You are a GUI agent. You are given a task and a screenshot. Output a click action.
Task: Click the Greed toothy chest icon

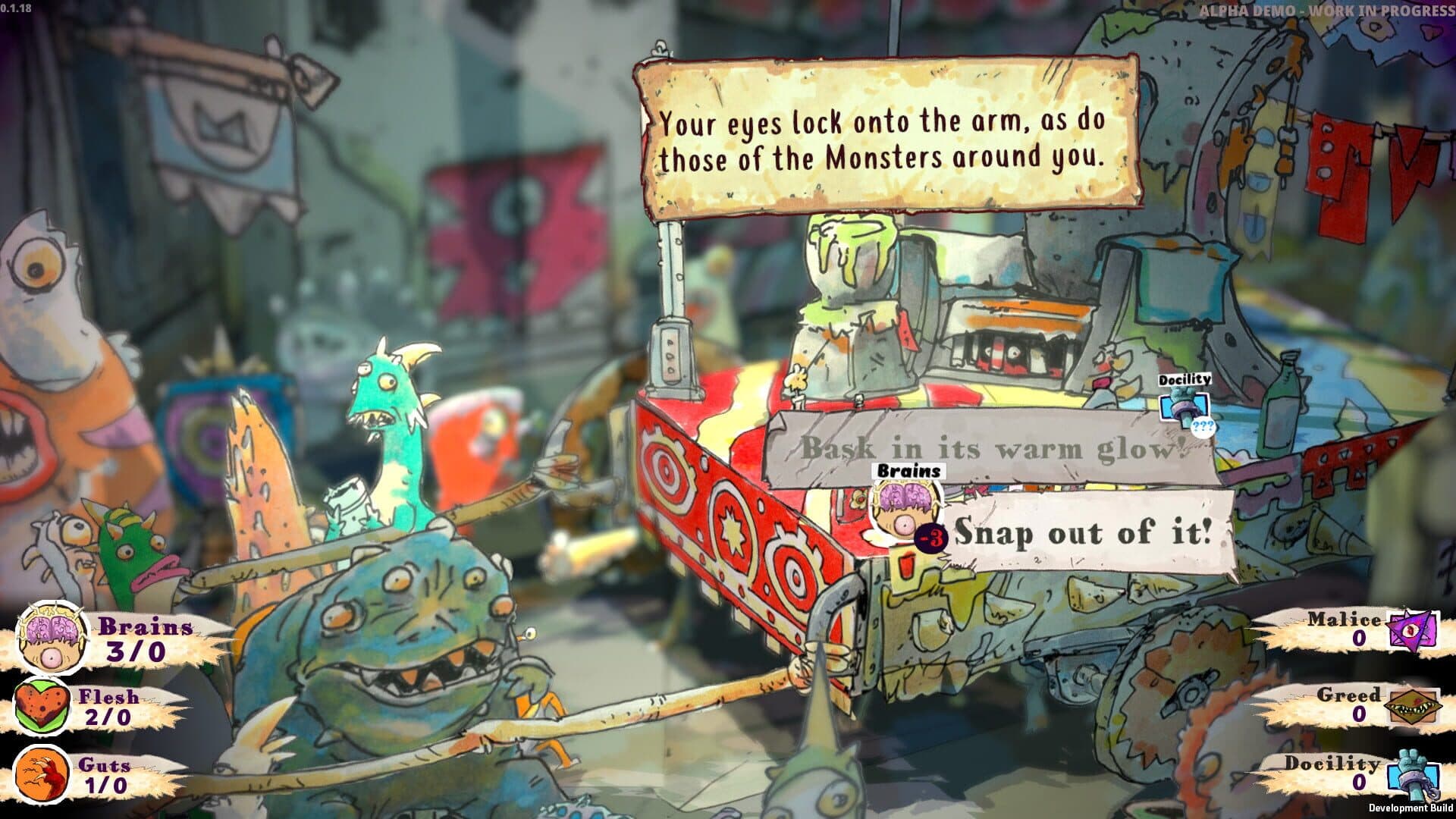(1410, 707)
